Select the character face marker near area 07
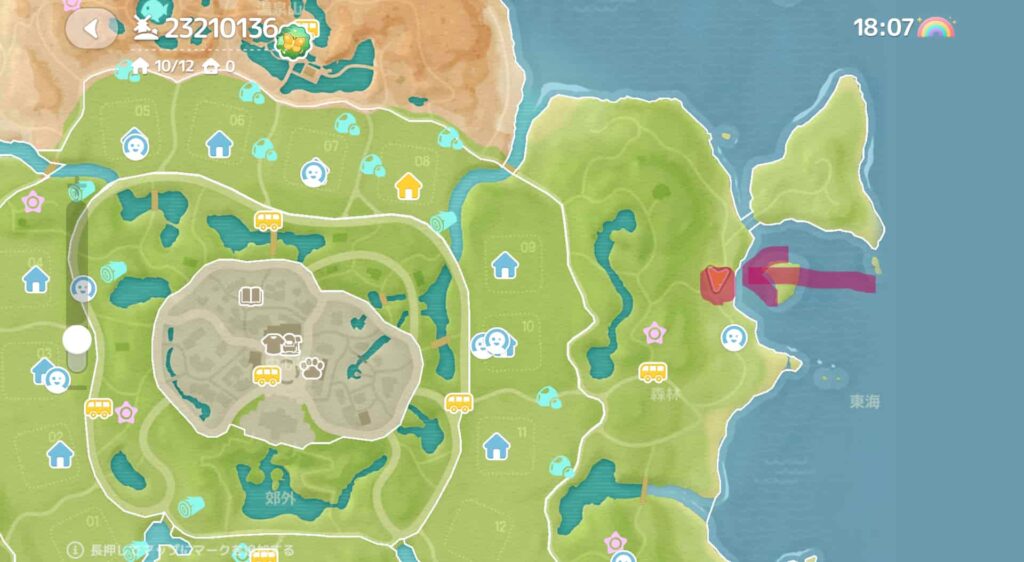The height and width of the screenshot is (562, 1024). click(314, 173)
